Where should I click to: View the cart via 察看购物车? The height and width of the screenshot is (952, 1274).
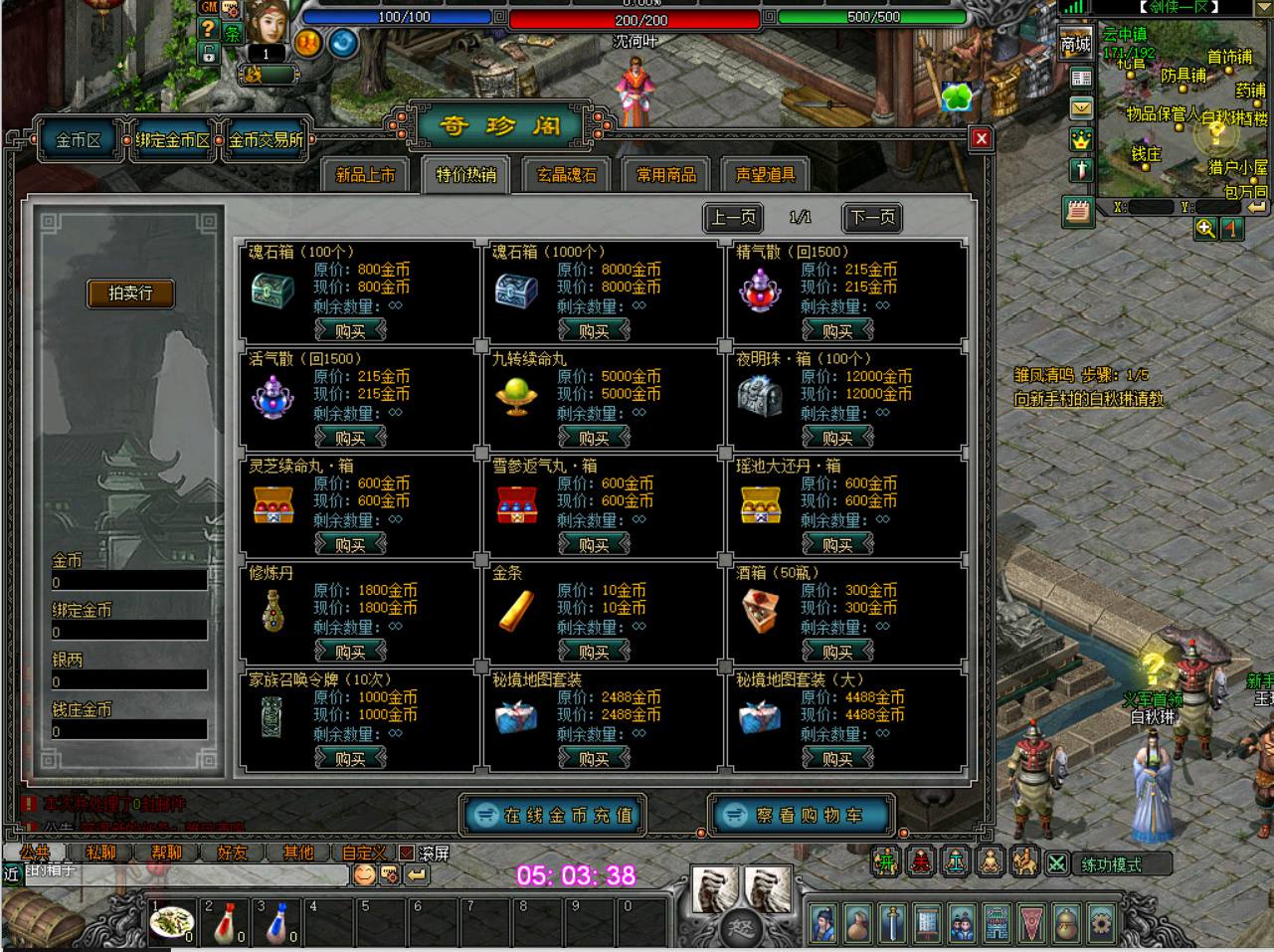pos(802,815)
